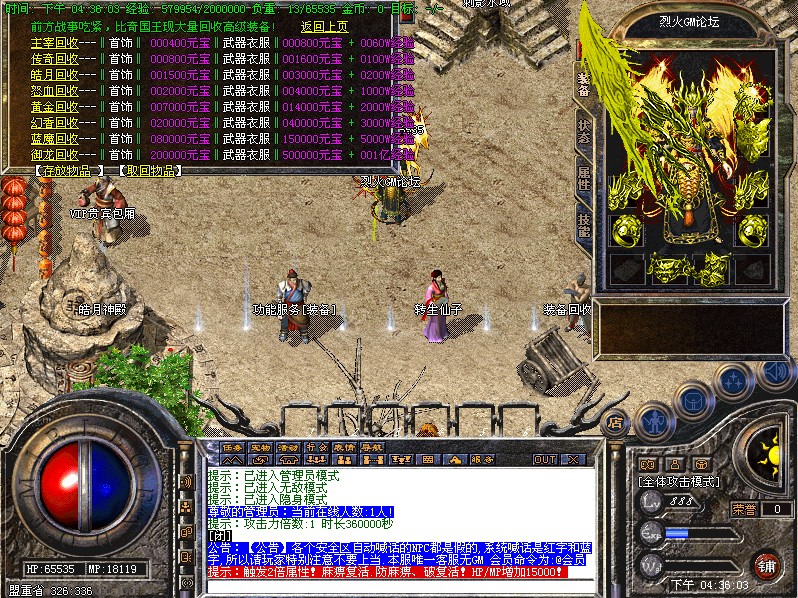Click the 返回上页 back link

pyautogui.click(x=325, y=27)
